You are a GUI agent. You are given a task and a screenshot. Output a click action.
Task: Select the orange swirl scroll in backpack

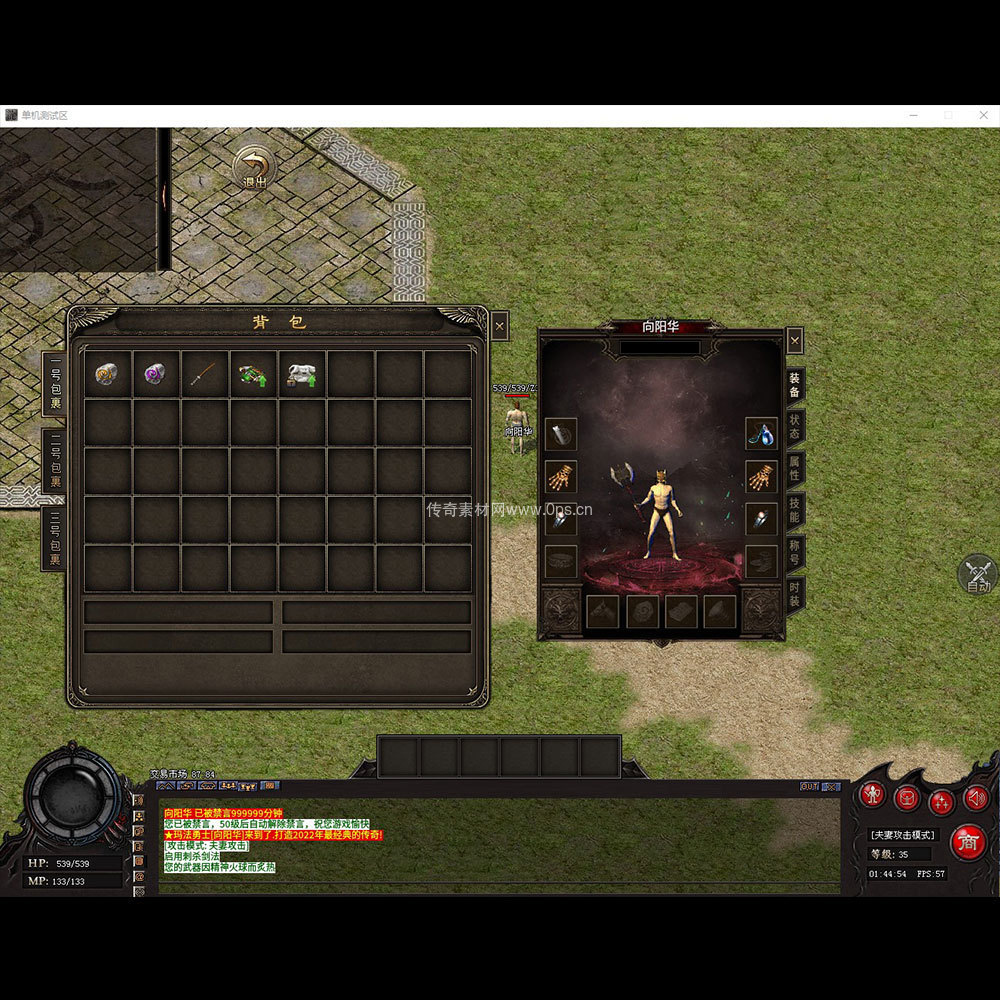tap(108, 374)
